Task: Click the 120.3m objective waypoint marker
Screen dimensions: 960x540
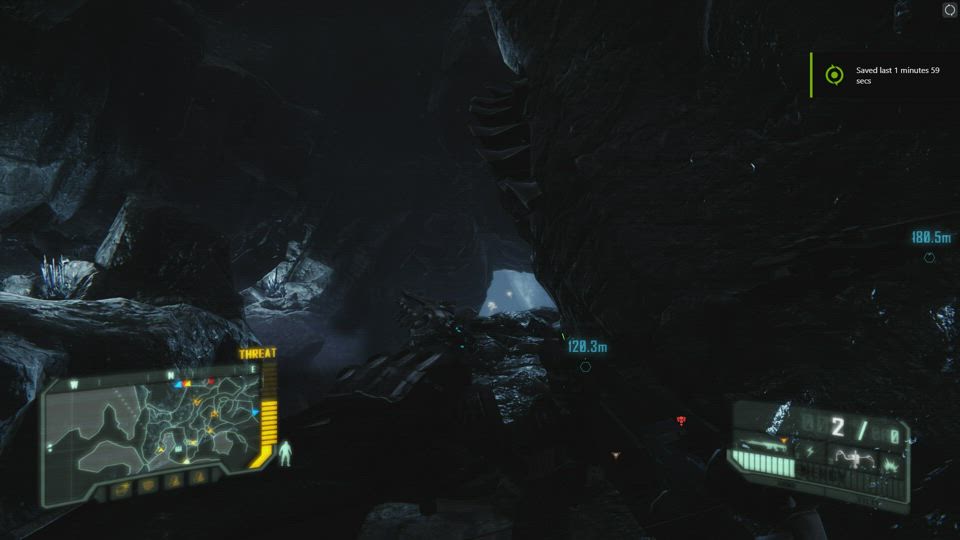Action: [585, 366]
